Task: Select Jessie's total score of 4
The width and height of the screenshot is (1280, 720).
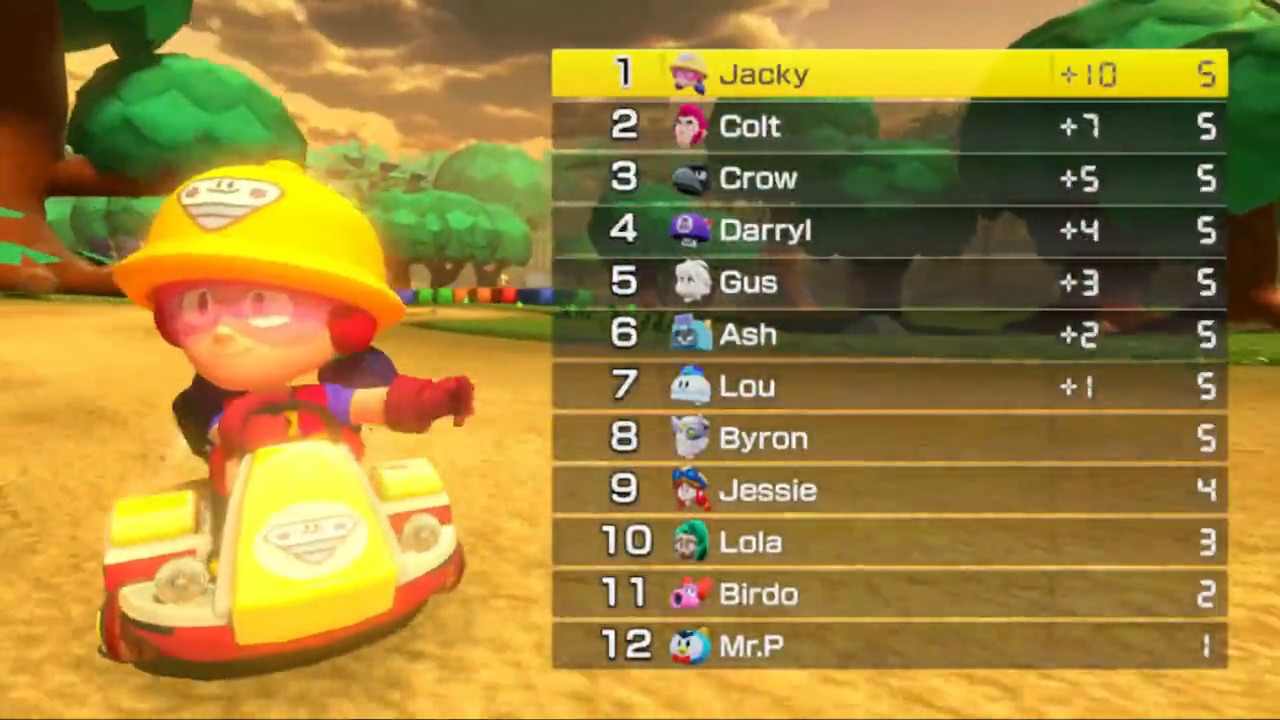Action: point(1205,490)
